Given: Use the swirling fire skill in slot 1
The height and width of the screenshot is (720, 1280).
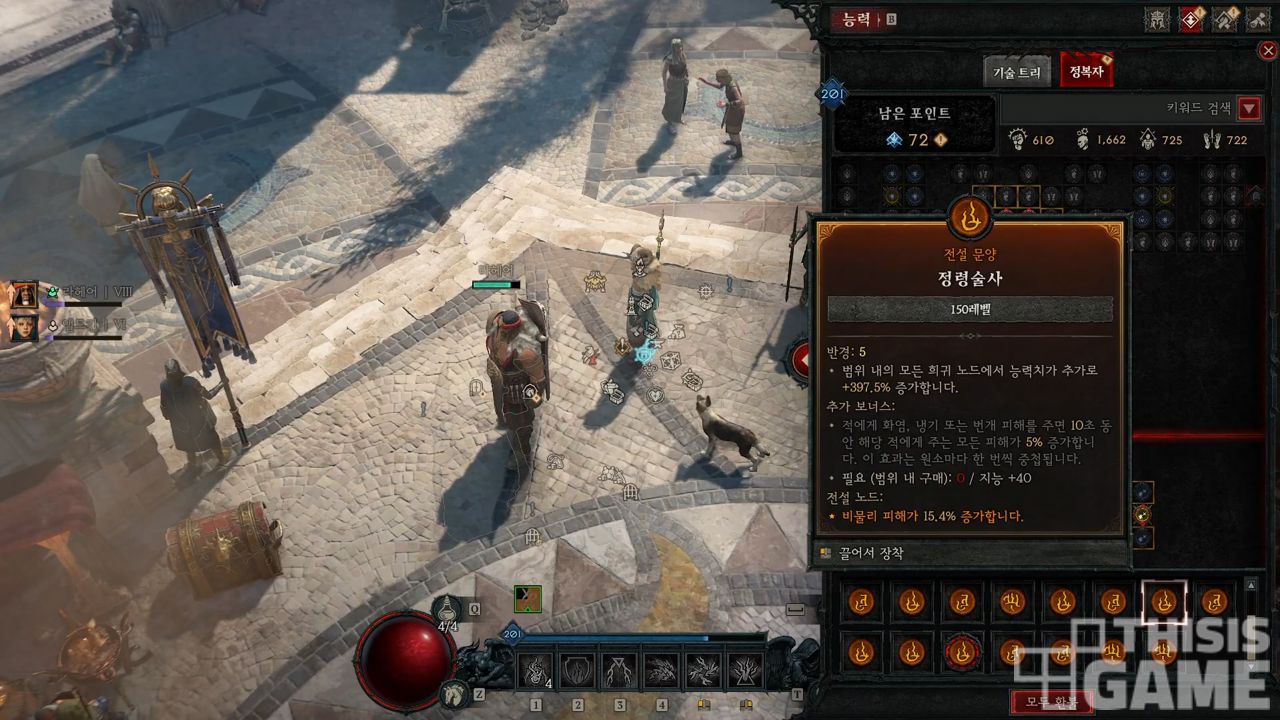Looking at the screenshot, I should 535,670.
